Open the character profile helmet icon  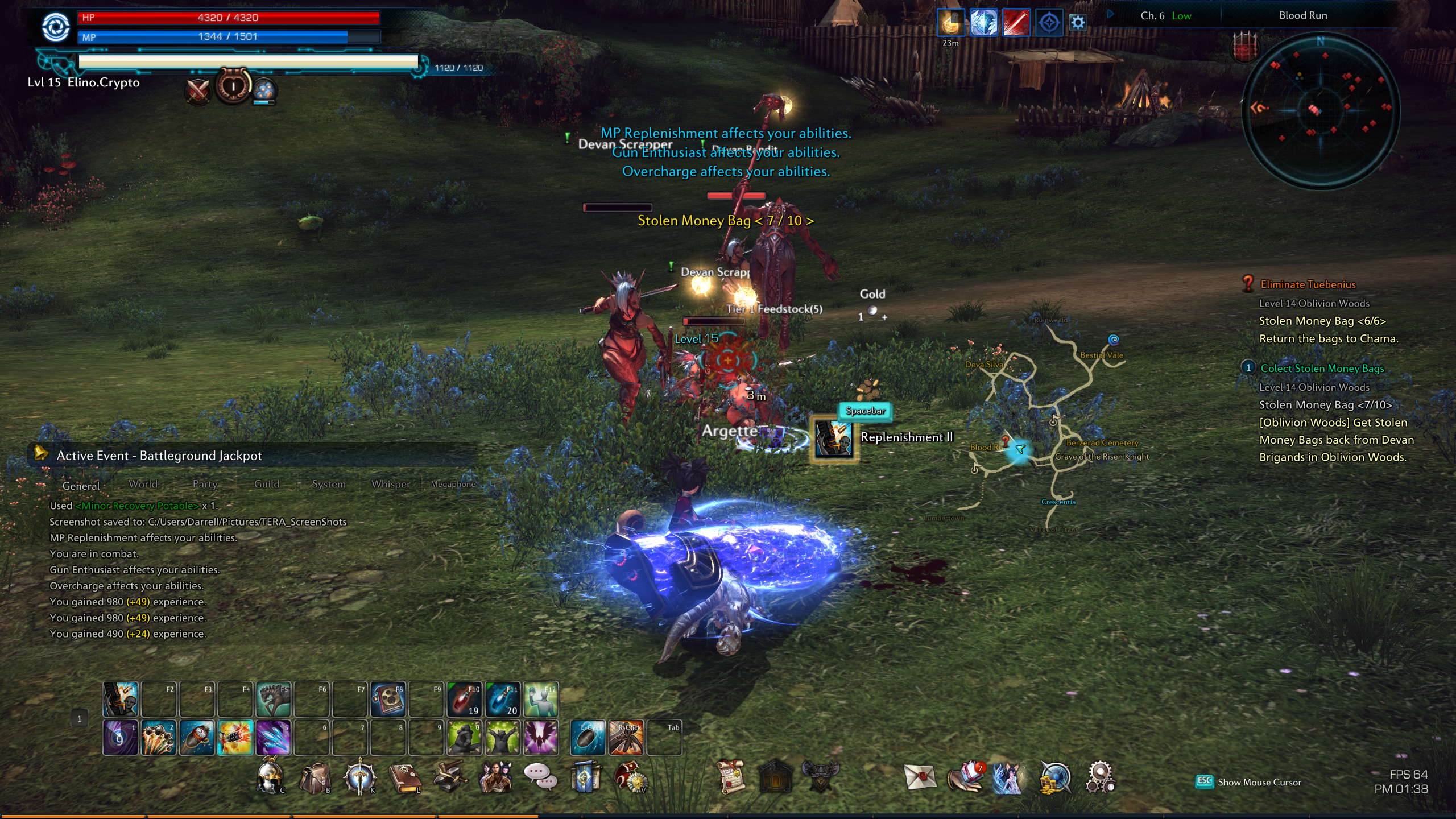(270, 777)
